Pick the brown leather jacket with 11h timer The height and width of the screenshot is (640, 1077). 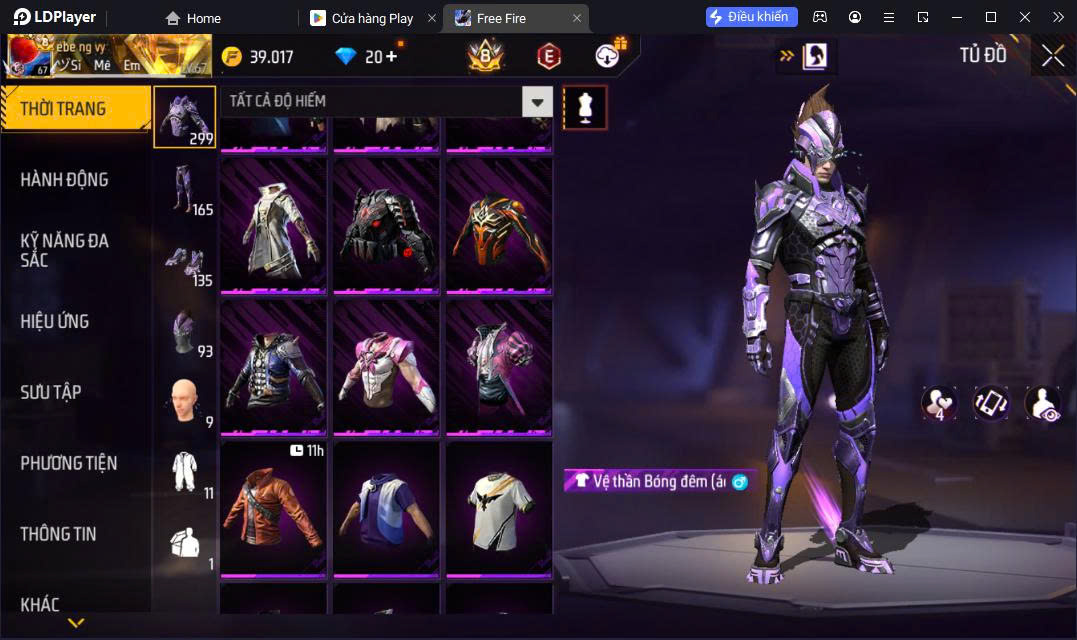(x=273, y=509)
